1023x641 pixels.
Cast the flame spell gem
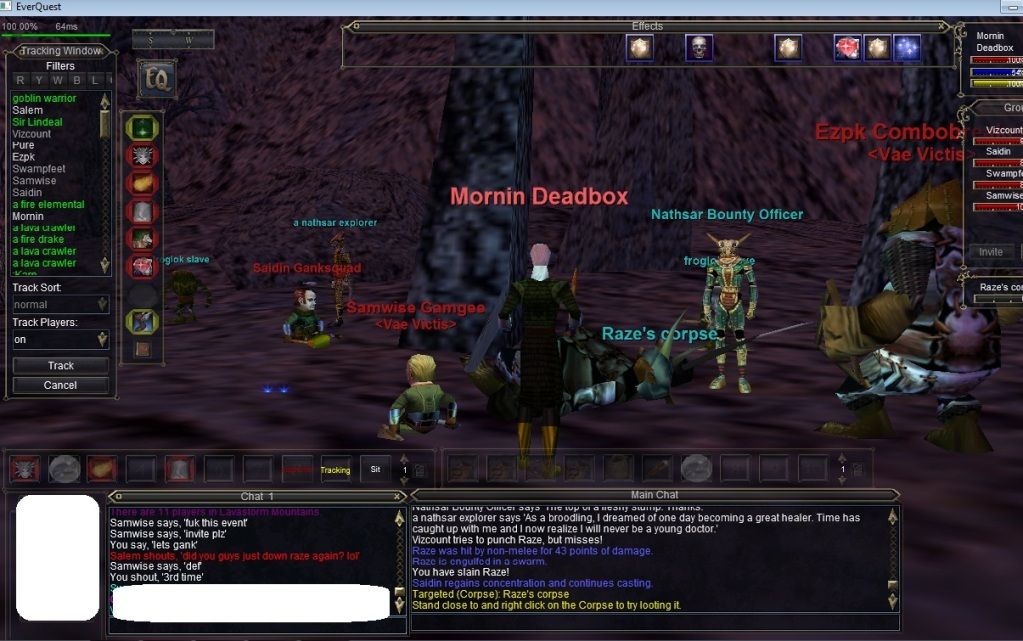point(142,183)
